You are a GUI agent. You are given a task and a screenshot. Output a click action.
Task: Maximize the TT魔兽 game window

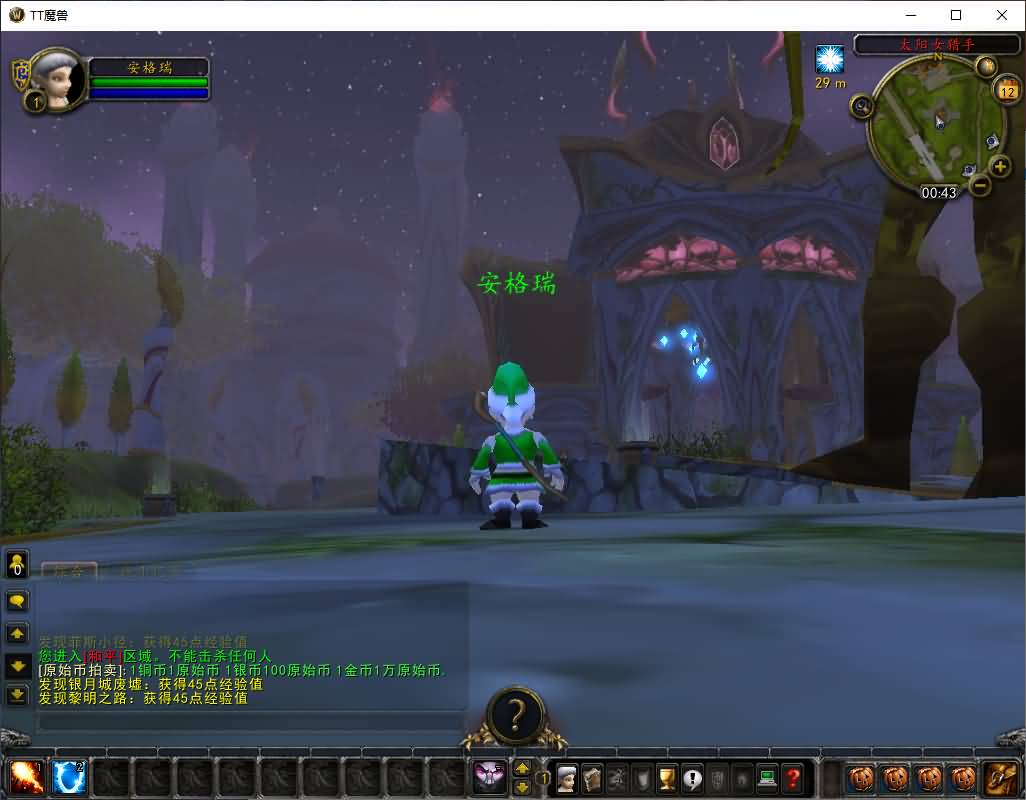tap(956, 15)
